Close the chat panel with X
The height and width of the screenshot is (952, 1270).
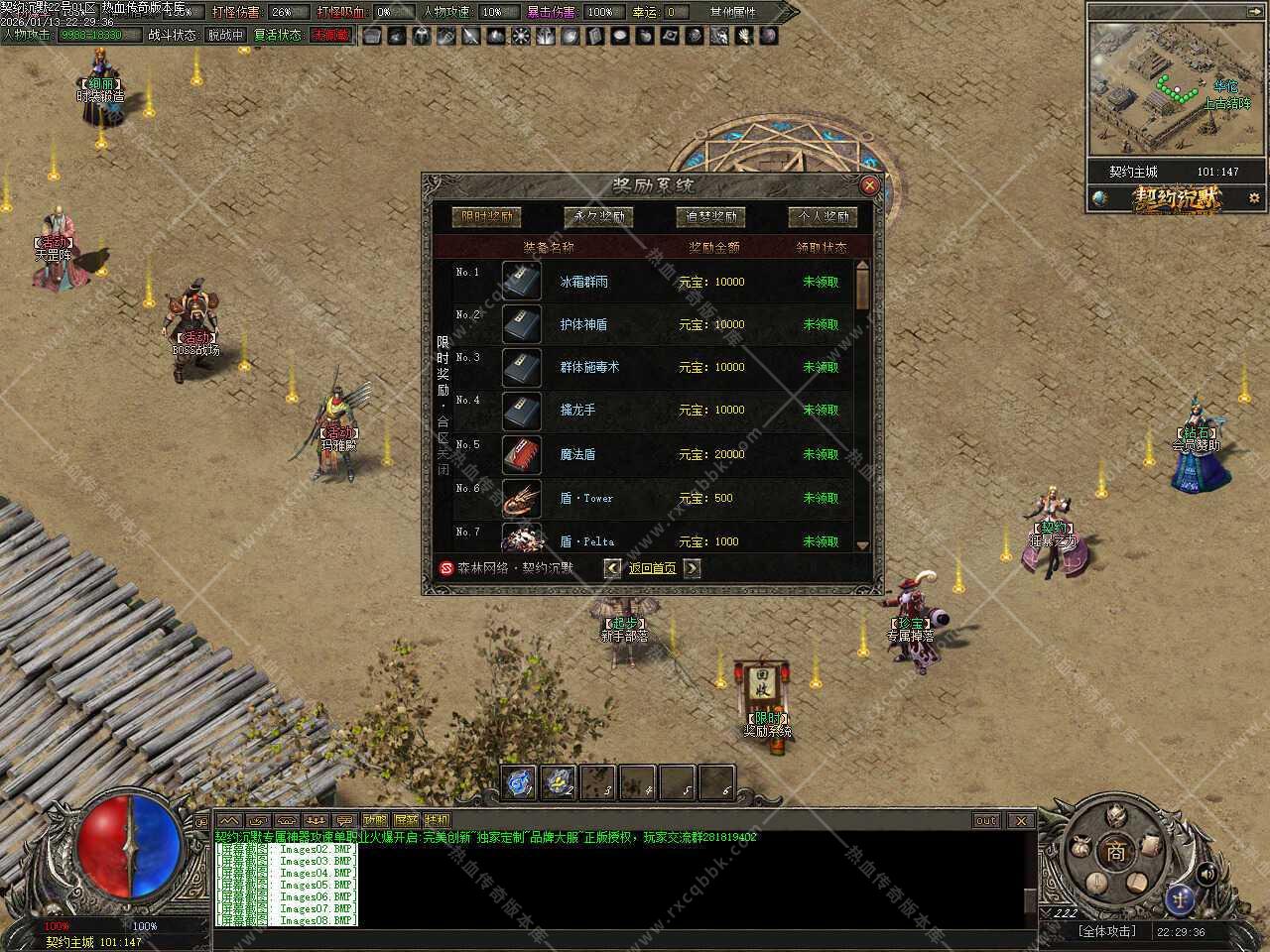[x=1020, y=820]
